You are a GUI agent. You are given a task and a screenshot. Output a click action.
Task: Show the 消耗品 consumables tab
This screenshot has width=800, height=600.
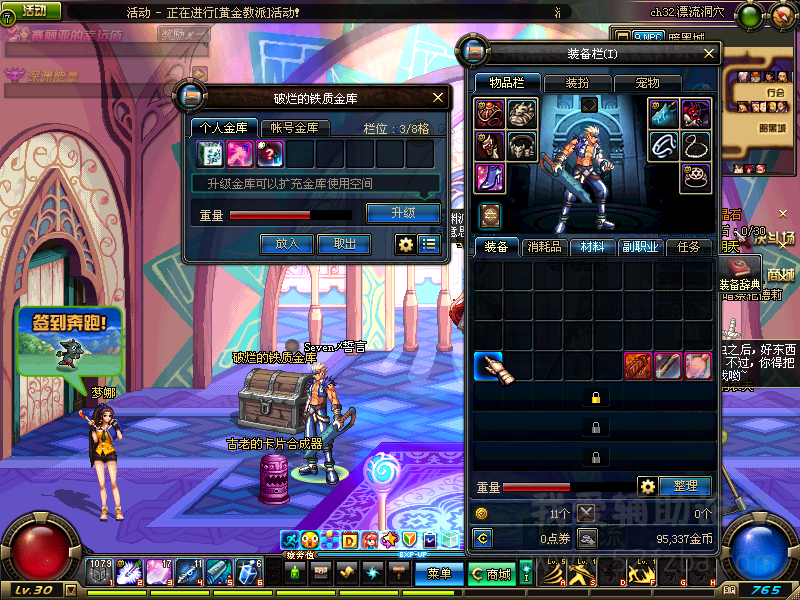click(543, 247)
